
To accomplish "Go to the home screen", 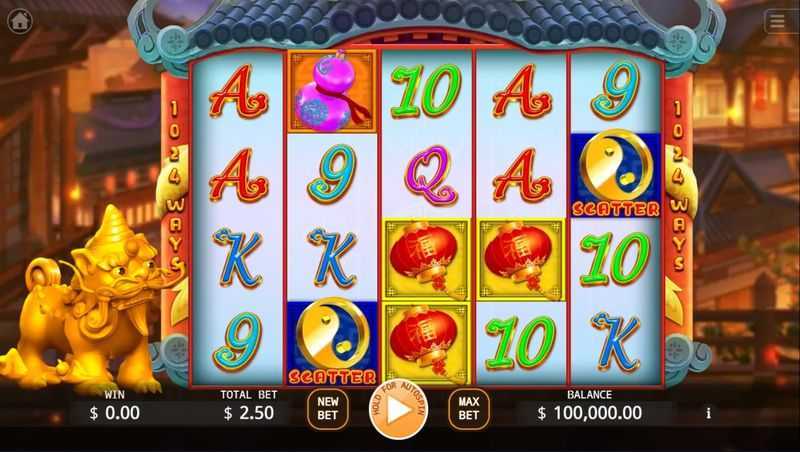I will pos(22,21).
